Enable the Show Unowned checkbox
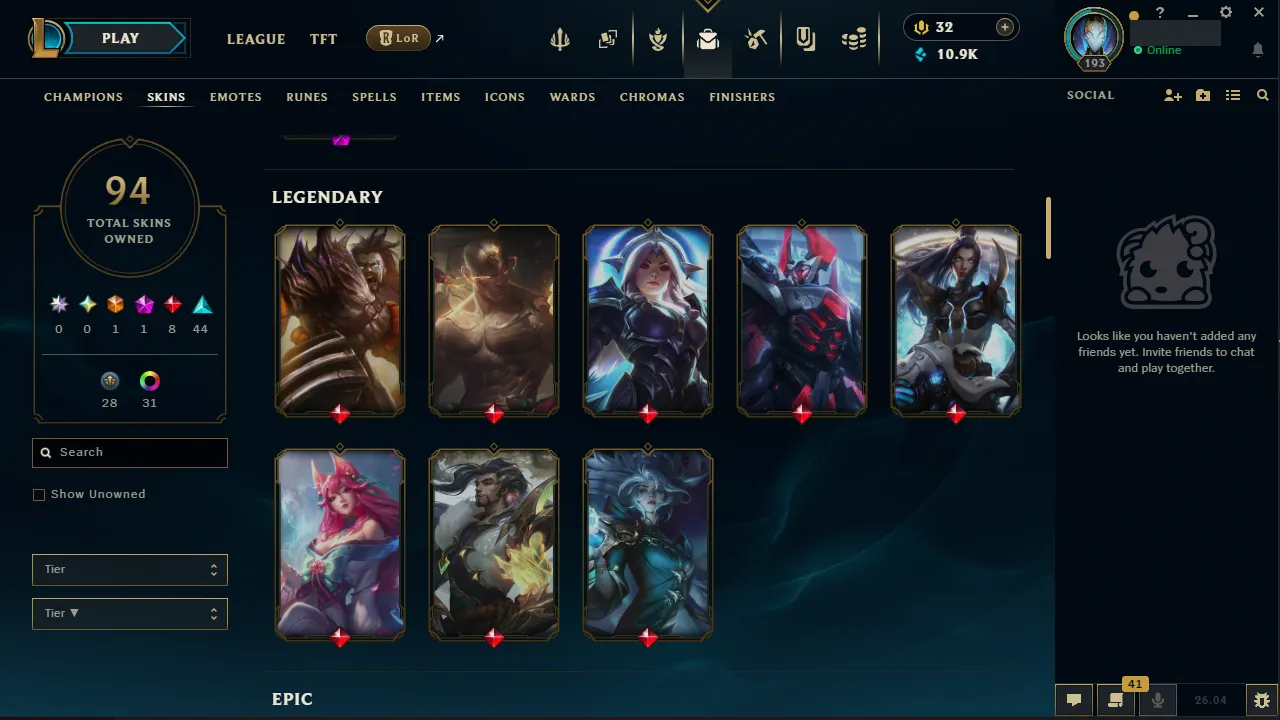 click(39, 494)
